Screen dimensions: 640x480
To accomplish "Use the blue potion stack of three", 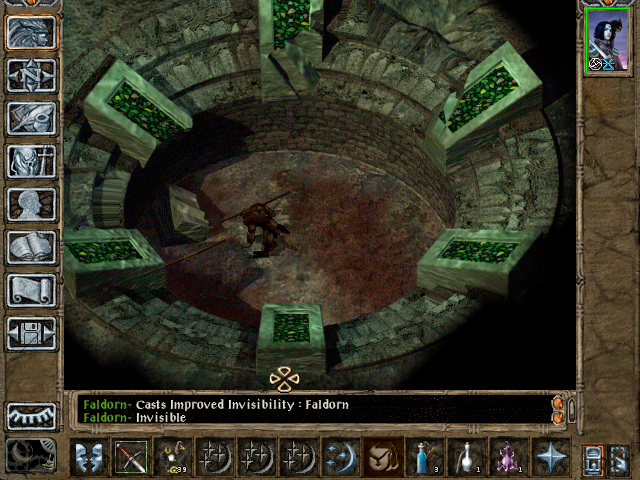I will tap(424, 457).
